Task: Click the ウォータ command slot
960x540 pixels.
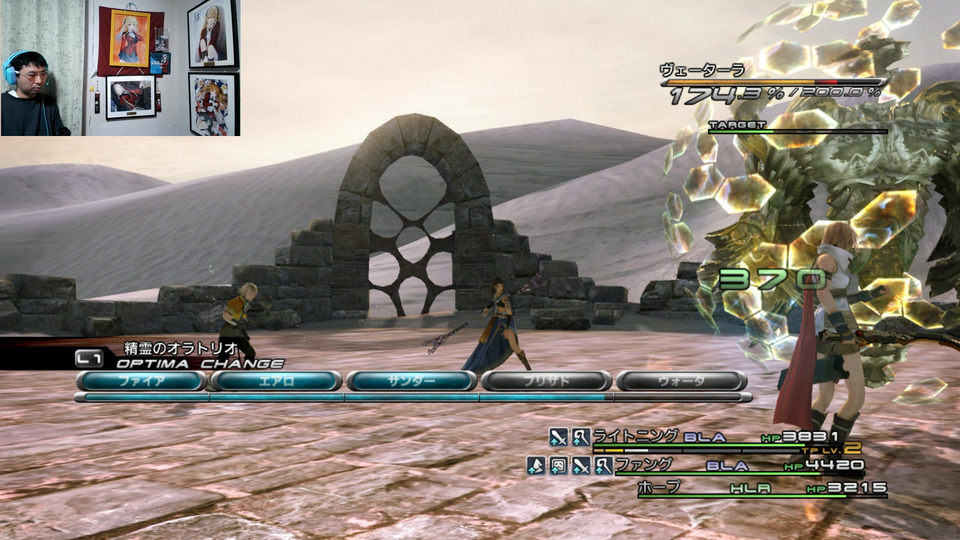Action: tap(681, 381)
